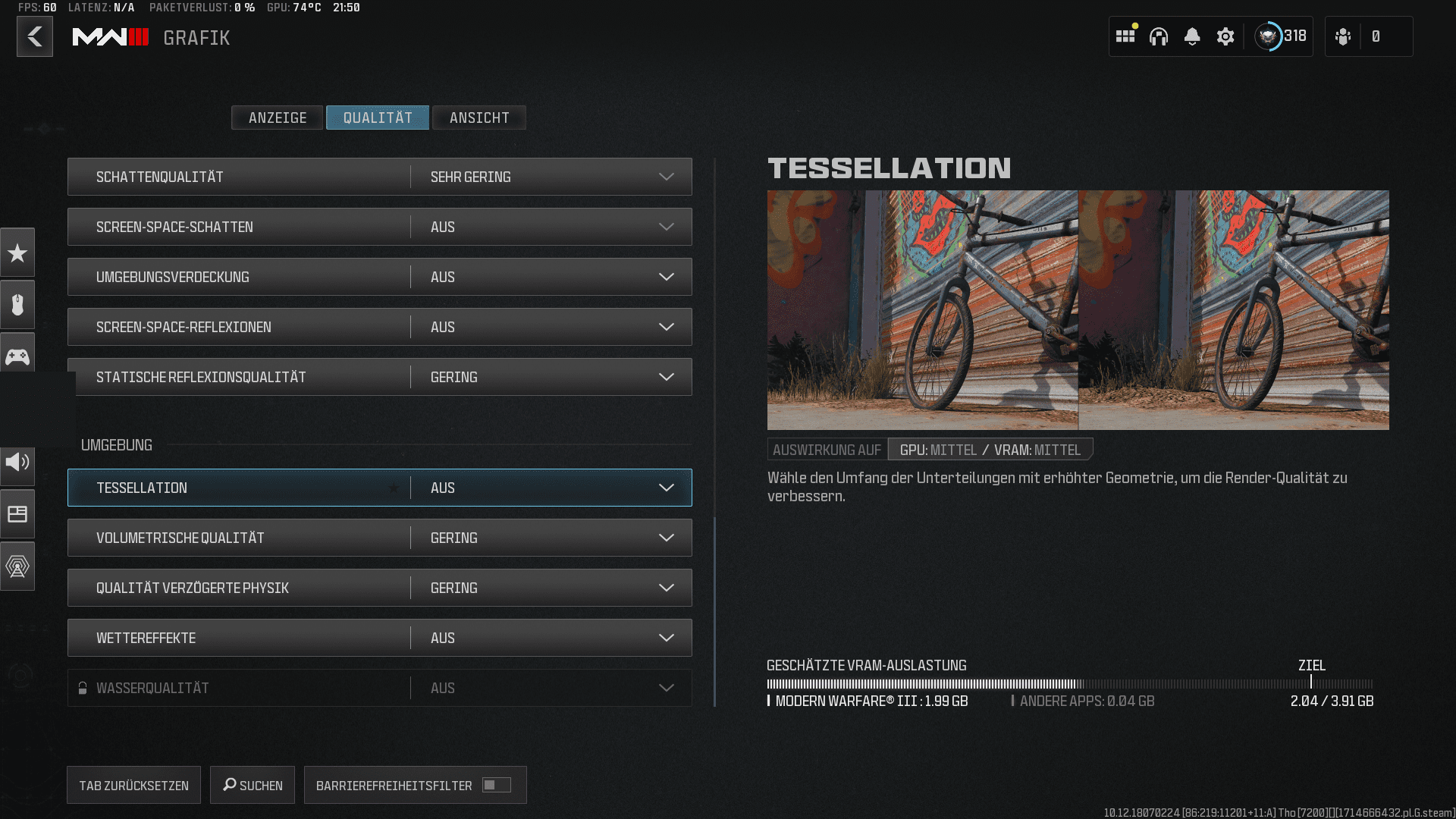Go back using the arrow button
1456x819 pixels.
coord(35,36)
